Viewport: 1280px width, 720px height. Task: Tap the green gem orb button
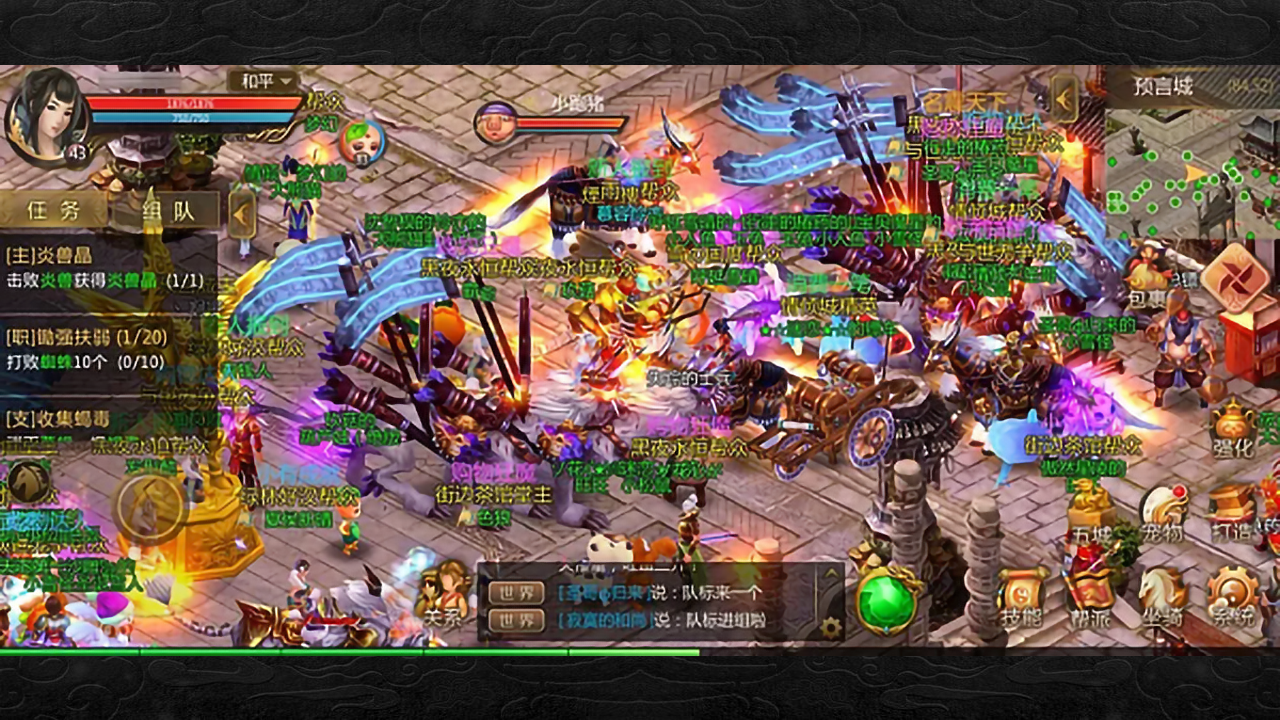(887, 602)
